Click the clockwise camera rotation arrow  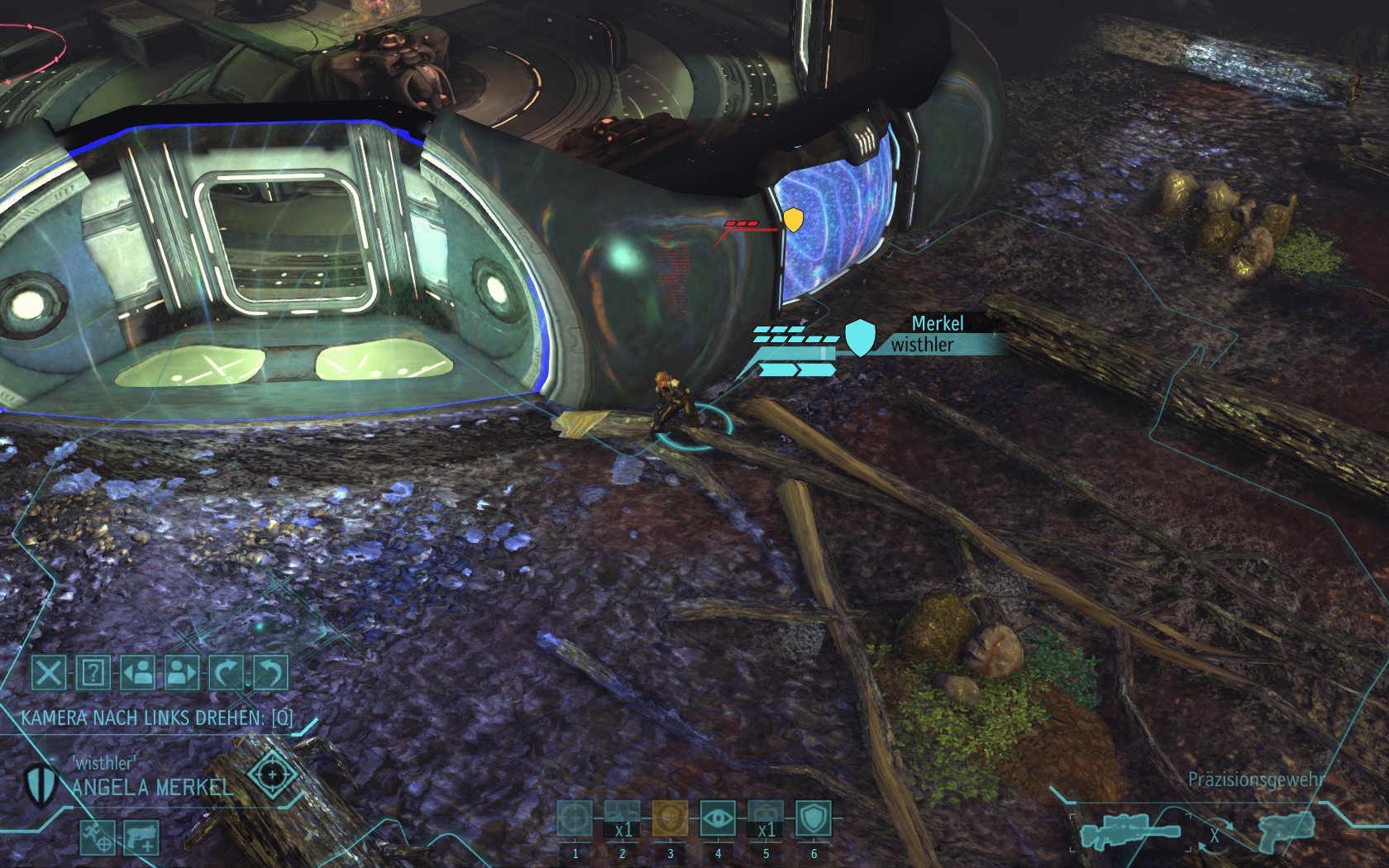point(227,673)
